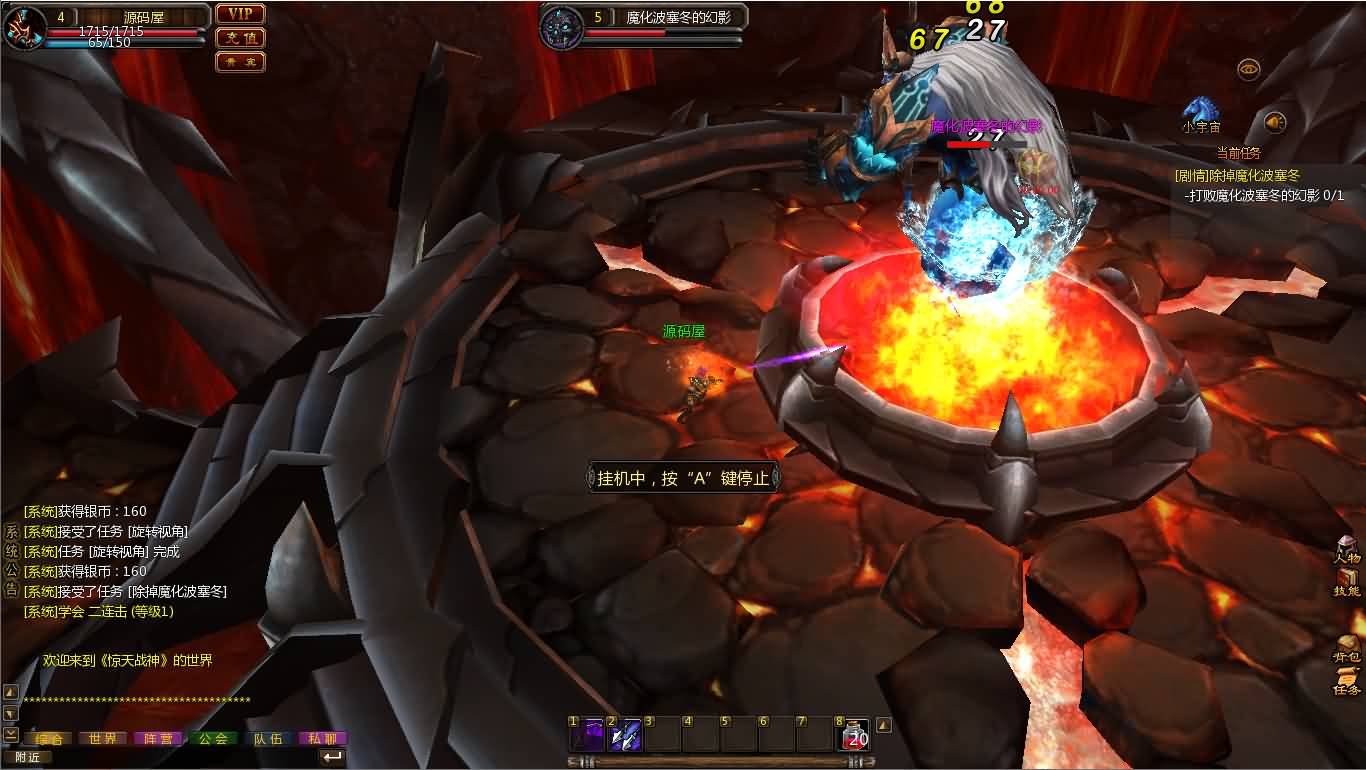Use the health potion in hotbar slot 8
Viewport: 1366px width, 770px height.
(x=853, y=735)
